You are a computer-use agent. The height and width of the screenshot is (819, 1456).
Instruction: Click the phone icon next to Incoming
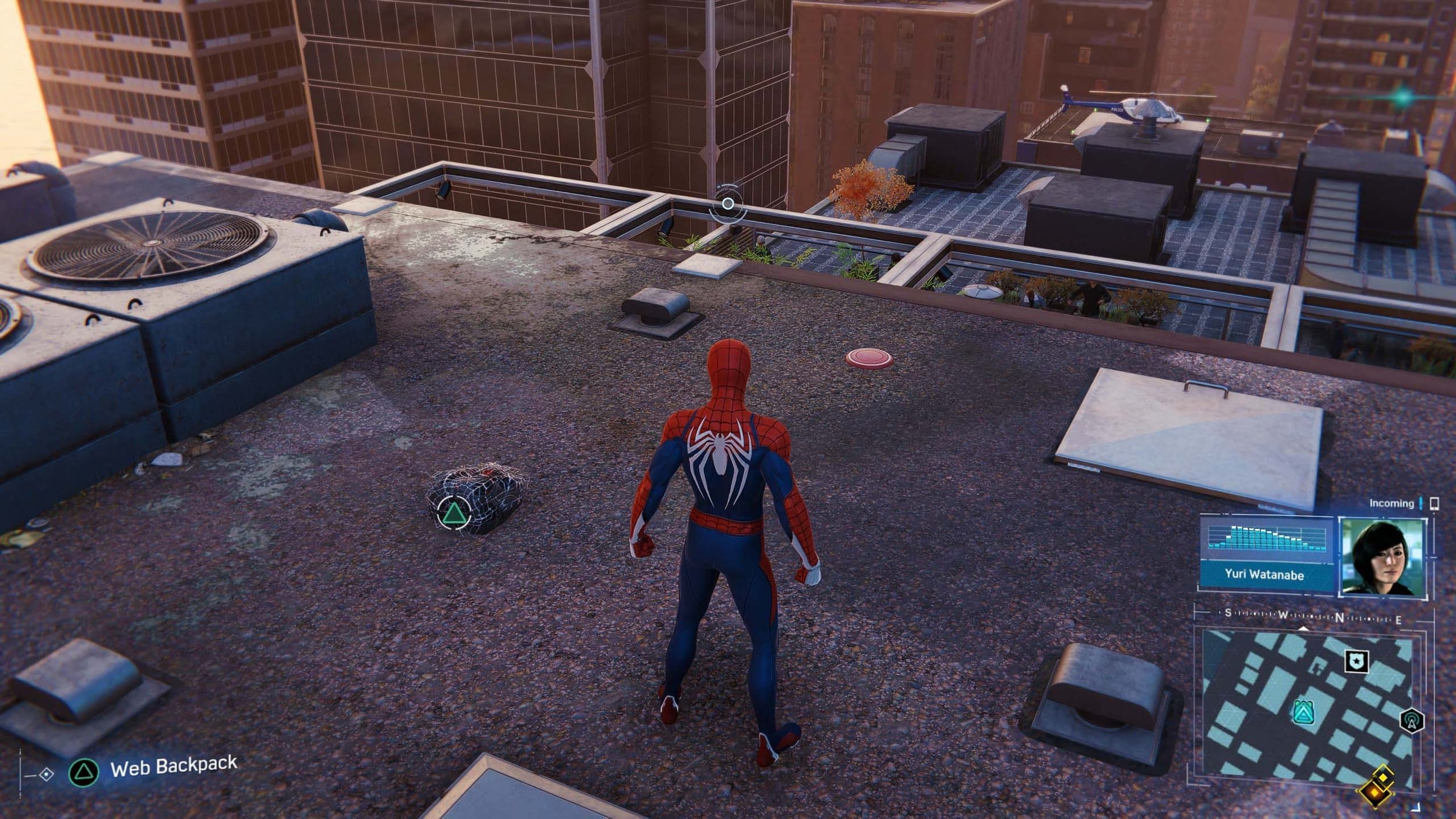pyautogui.click(x=1434, y=503)
